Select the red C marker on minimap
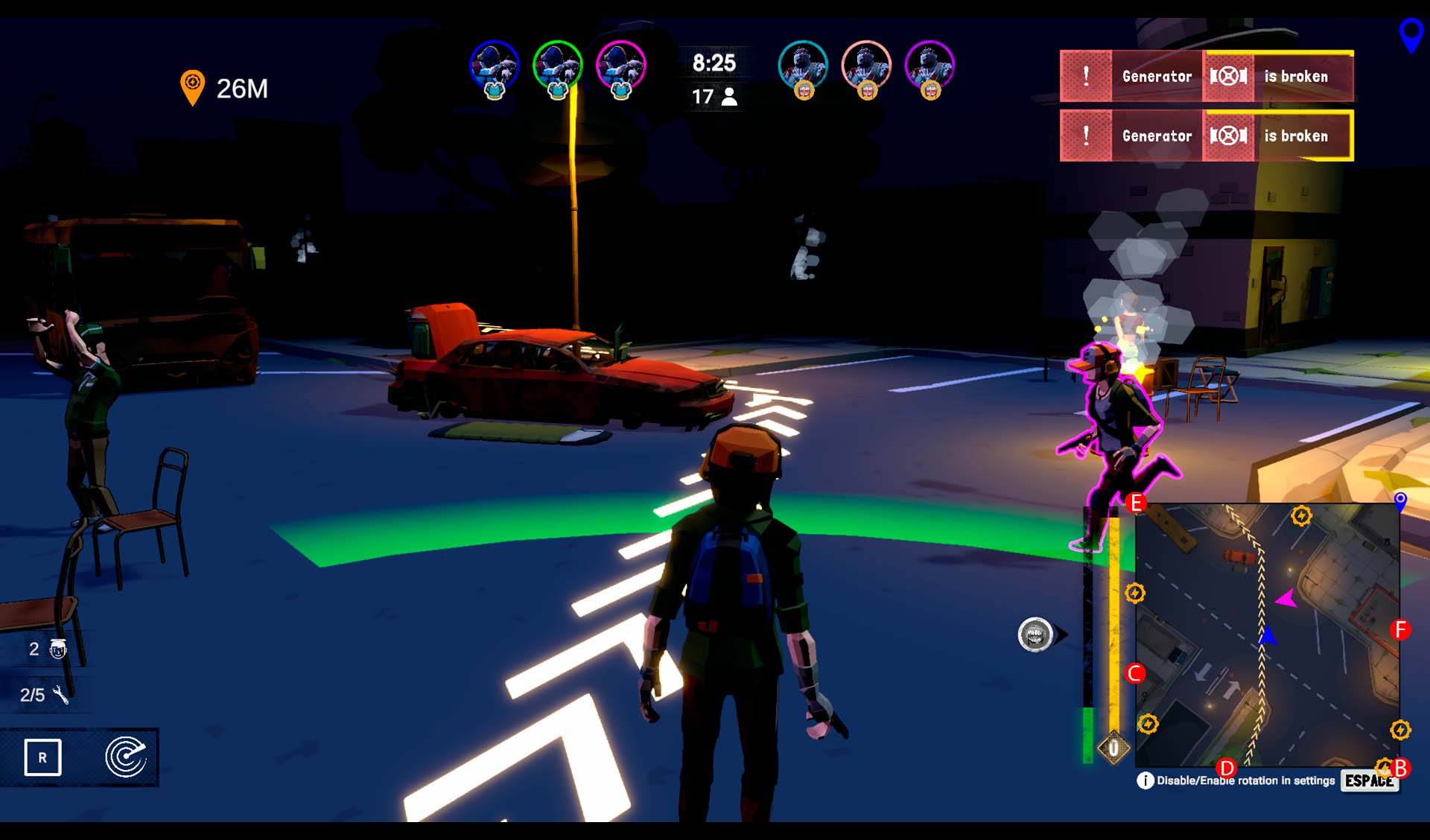The height and width of the screenshot is (840, 1430). pyautogui.click(x=1135, y=673)
